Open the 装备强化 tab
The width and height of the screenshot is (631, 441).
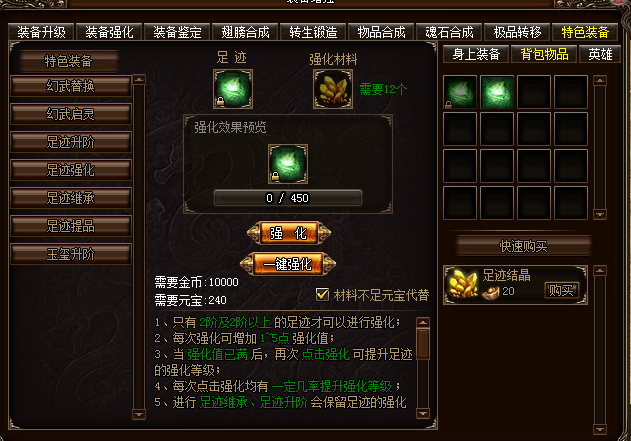pos(109,31)
